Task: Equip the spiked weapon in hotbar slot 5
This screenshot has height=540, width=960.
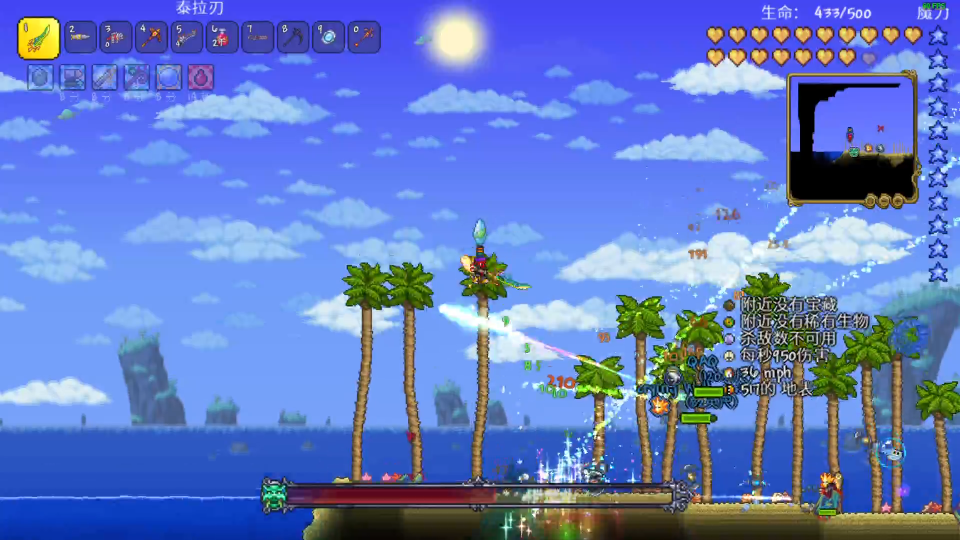Action: (187, 38)
